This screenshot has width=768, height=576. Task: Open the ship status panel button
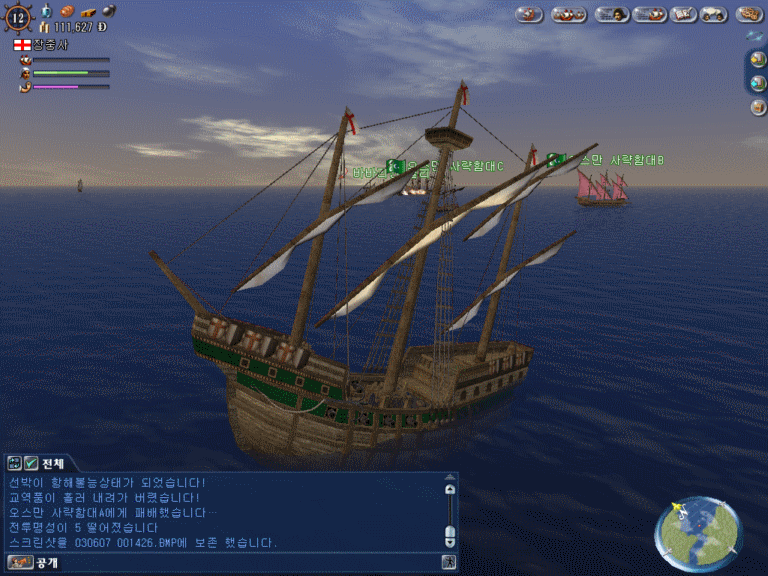pyautogui.click(x=650, y=14)
